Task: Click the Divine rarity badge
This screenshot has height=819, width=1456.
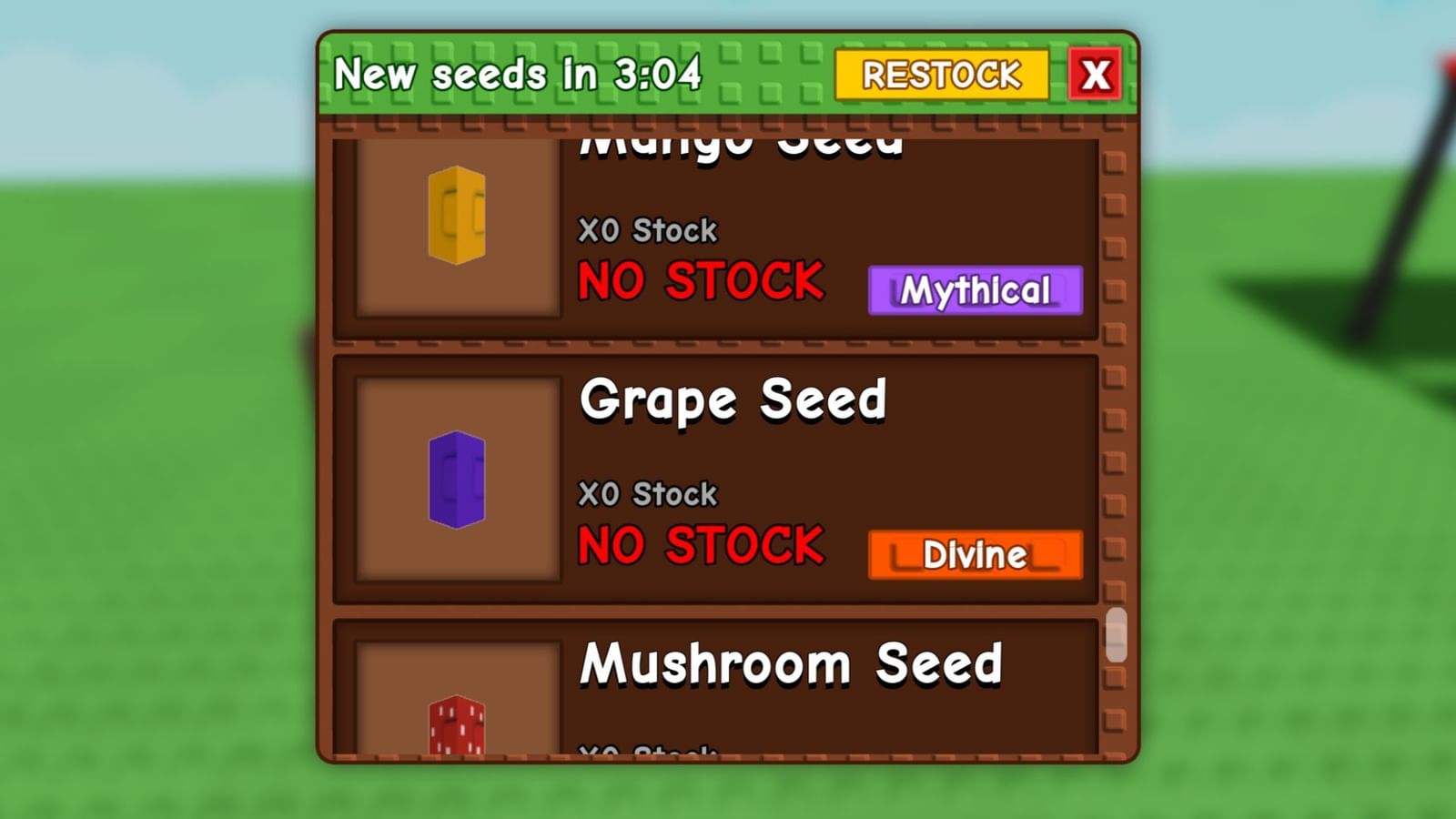Action: [x=975, y=552]
